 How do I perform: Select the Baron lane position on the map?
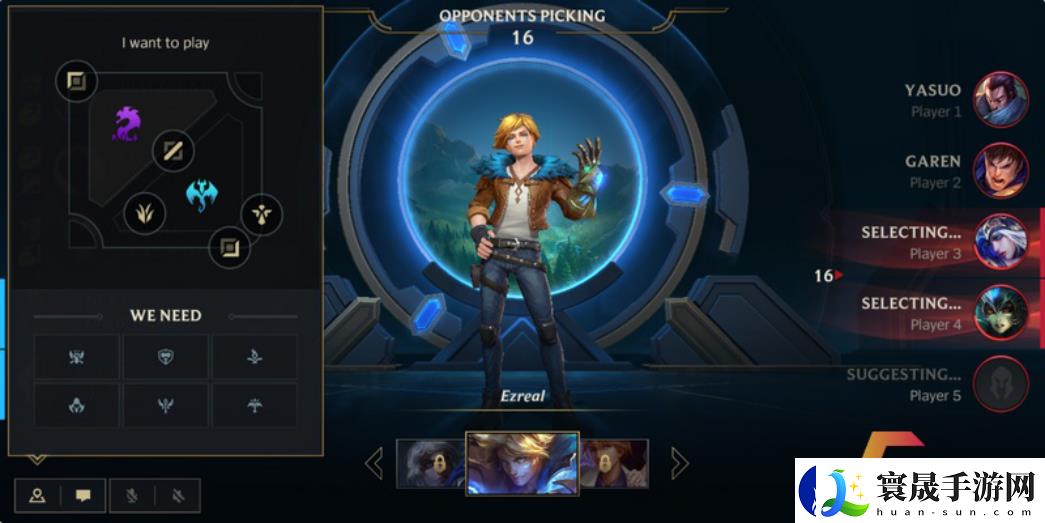pos(77,81)
